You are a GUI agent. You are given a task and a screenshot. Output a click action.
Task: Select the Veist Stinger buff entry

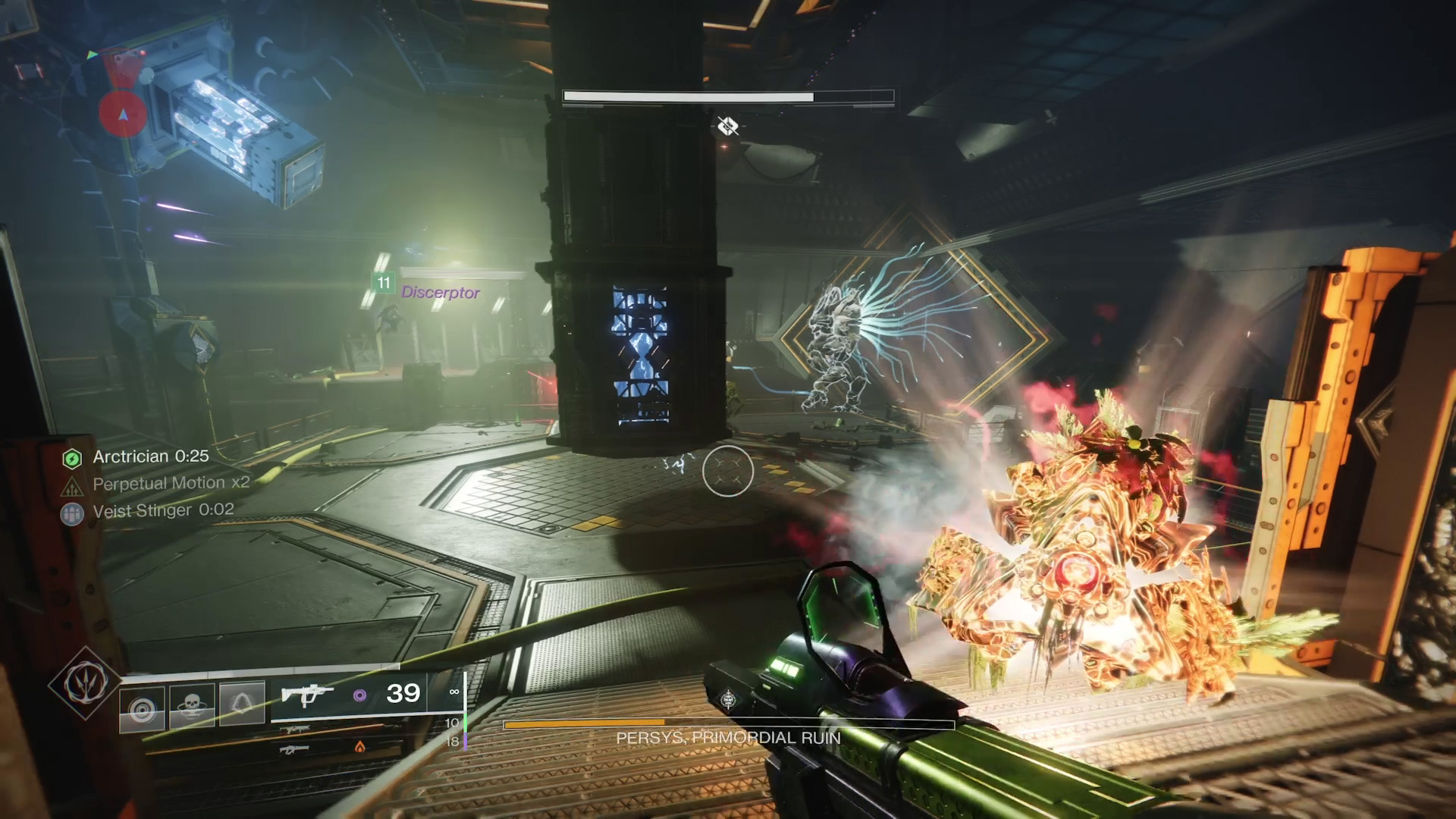[162, 510]
